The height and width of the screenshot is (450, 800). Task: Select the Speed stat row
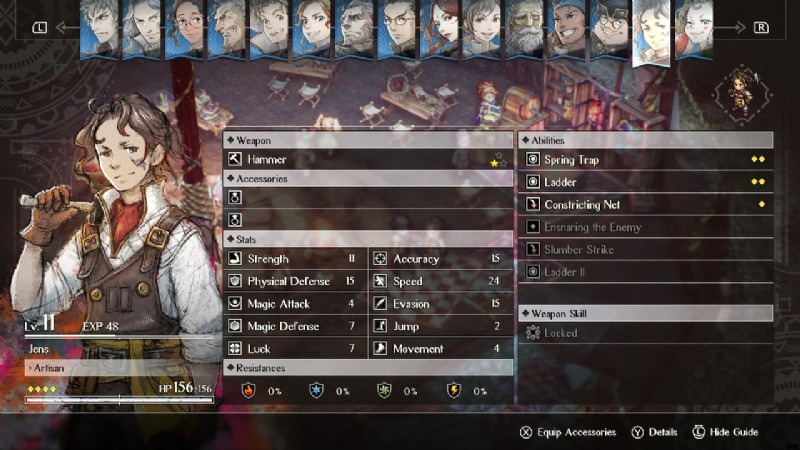click(x=440, y=281)
